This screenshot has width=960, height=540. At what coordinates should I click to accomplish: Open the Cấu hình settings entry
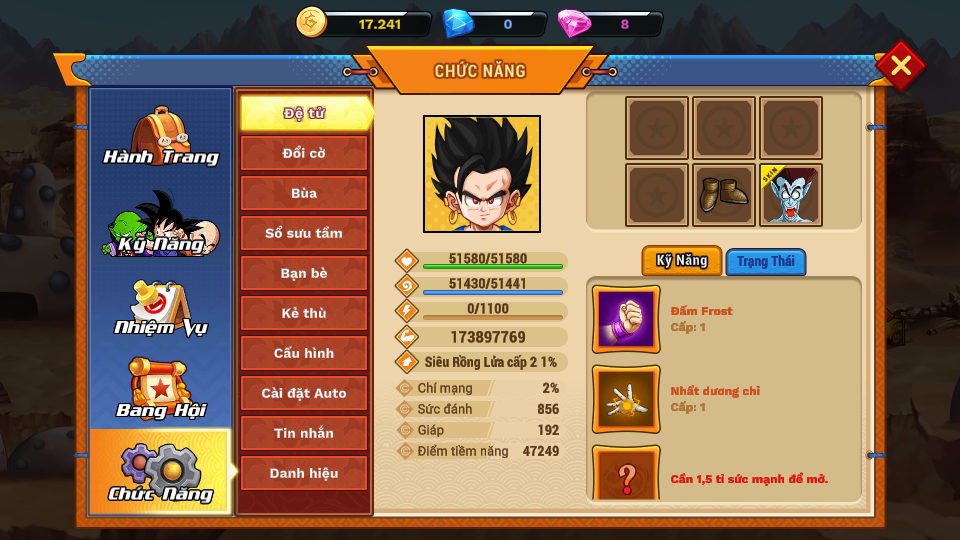click(x=304, y=353)
